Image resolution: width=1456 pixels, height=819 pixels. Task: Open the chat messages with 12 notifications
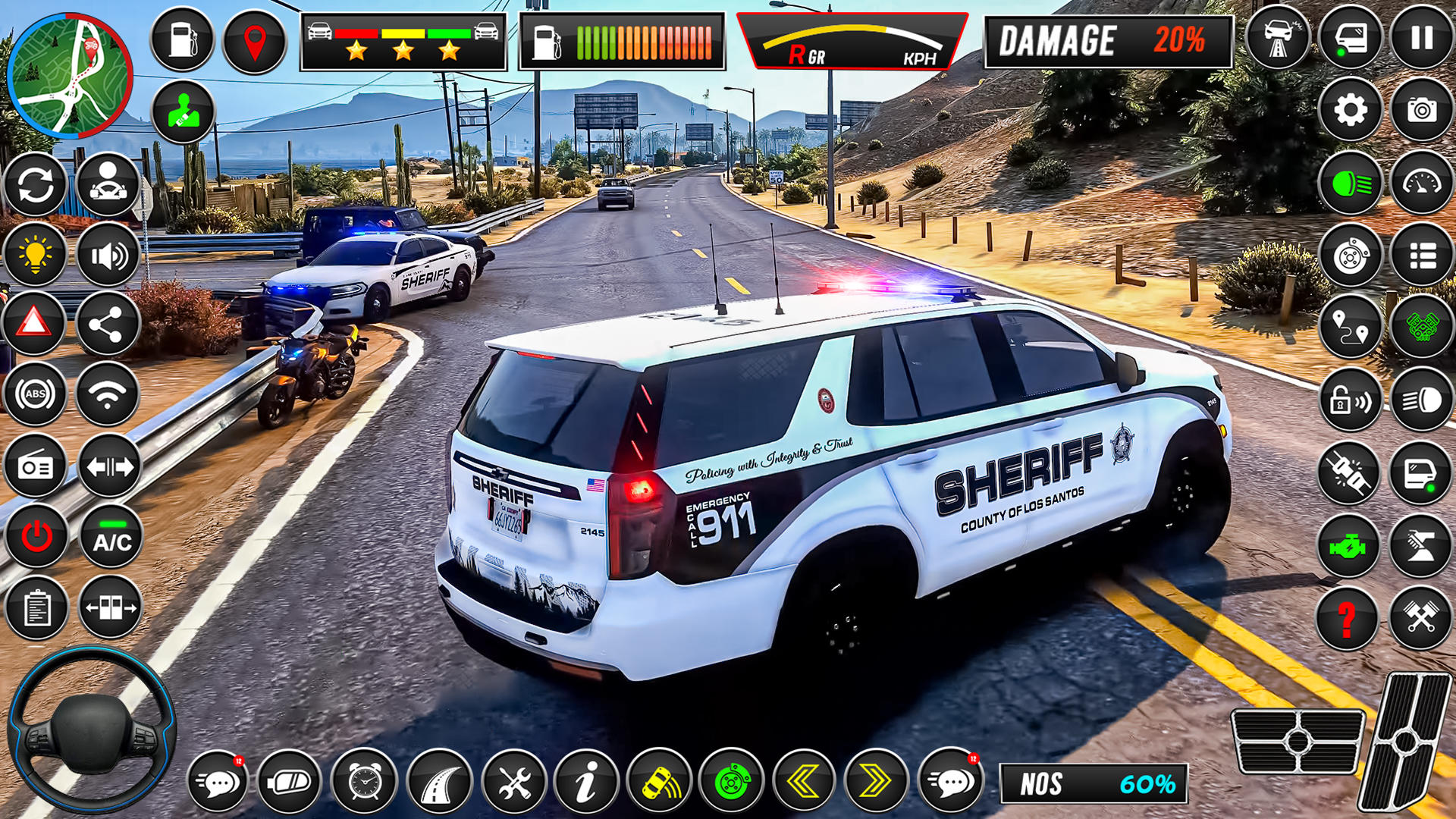click(218, 781)
